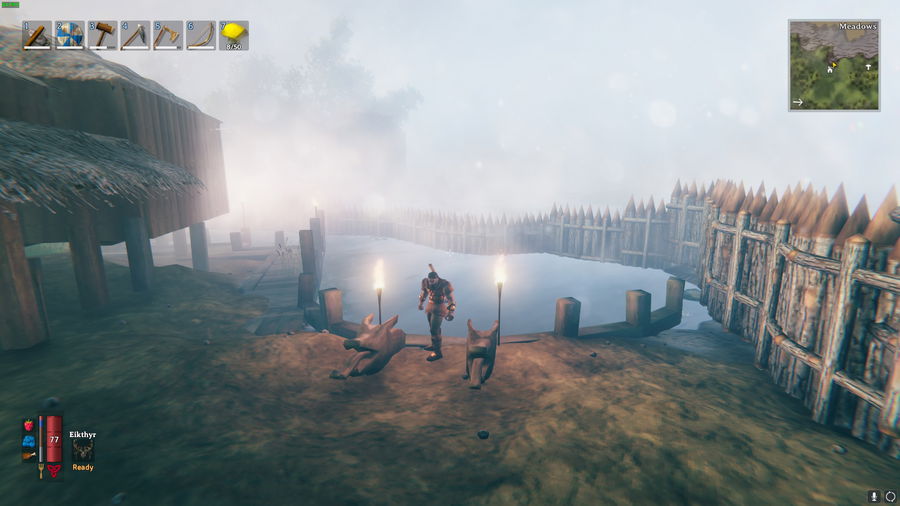
Task: Use the yellow item stack showing 8/50
Action: coord(233,36)
